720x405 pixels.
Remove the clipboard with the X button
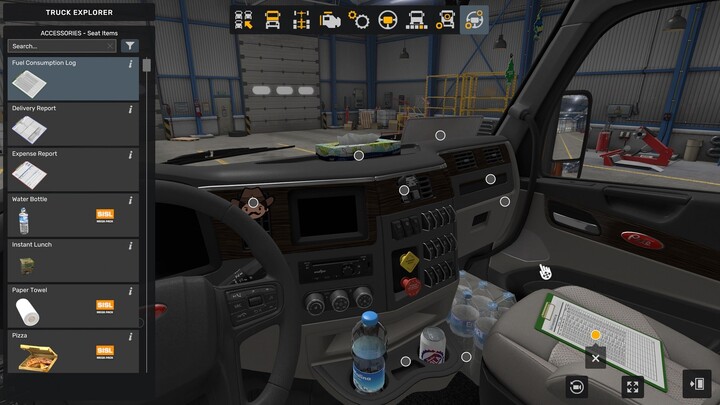click(x=596, y=357)
